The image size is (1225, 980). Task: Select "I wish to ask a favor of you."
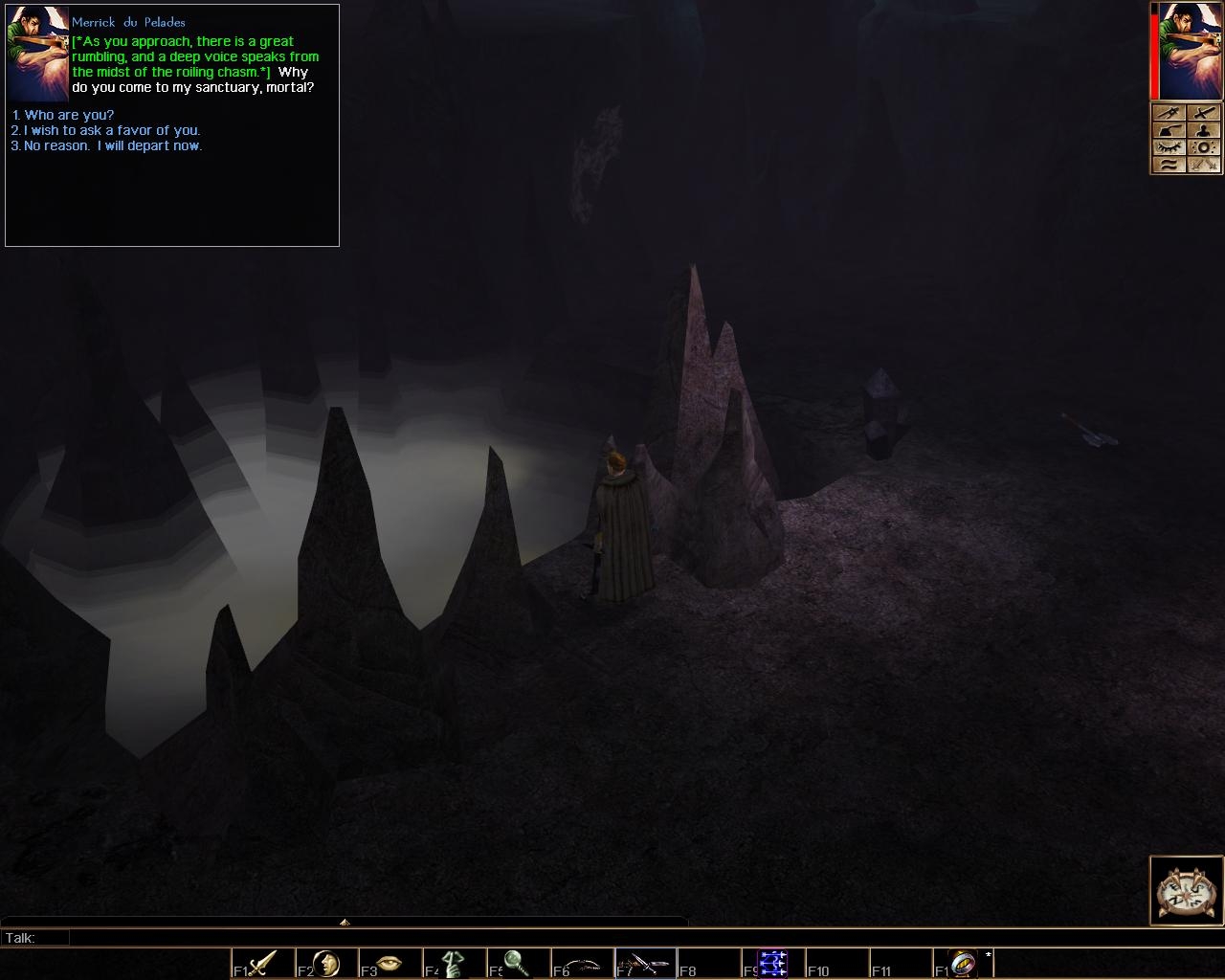click(112, 130)
